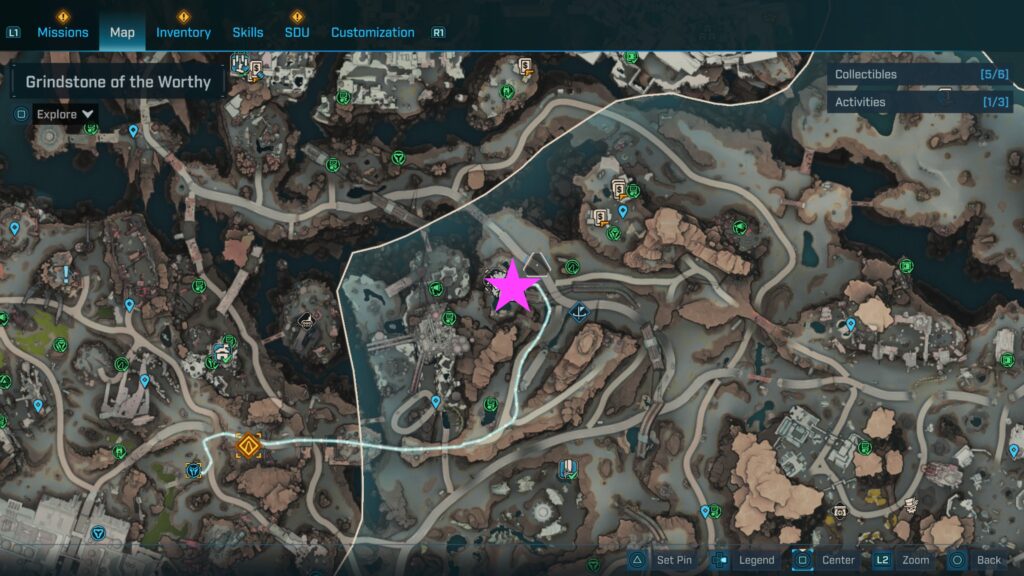Switch to the Customization tab
This screenshot has height=576, width=1024.
[x=372, y=32]
